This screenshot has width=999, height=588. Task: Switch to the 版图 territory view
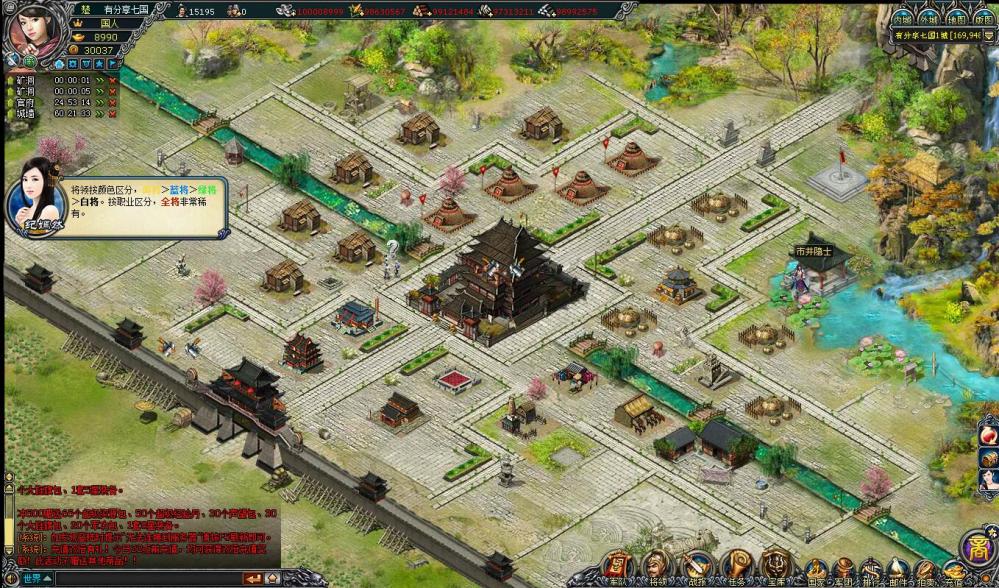[983, 18]
